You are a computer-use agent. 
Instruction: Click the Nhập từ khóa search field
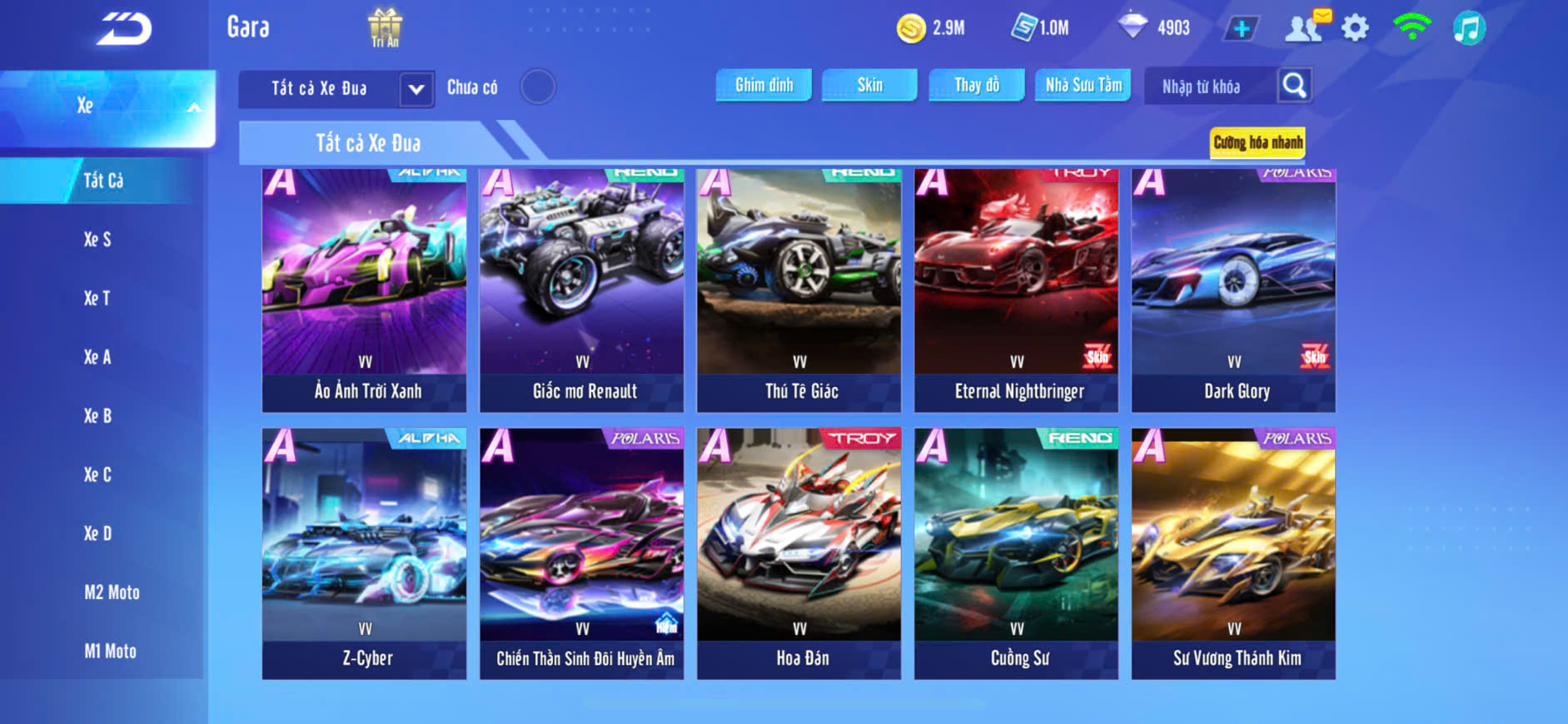click(1209, 87)
